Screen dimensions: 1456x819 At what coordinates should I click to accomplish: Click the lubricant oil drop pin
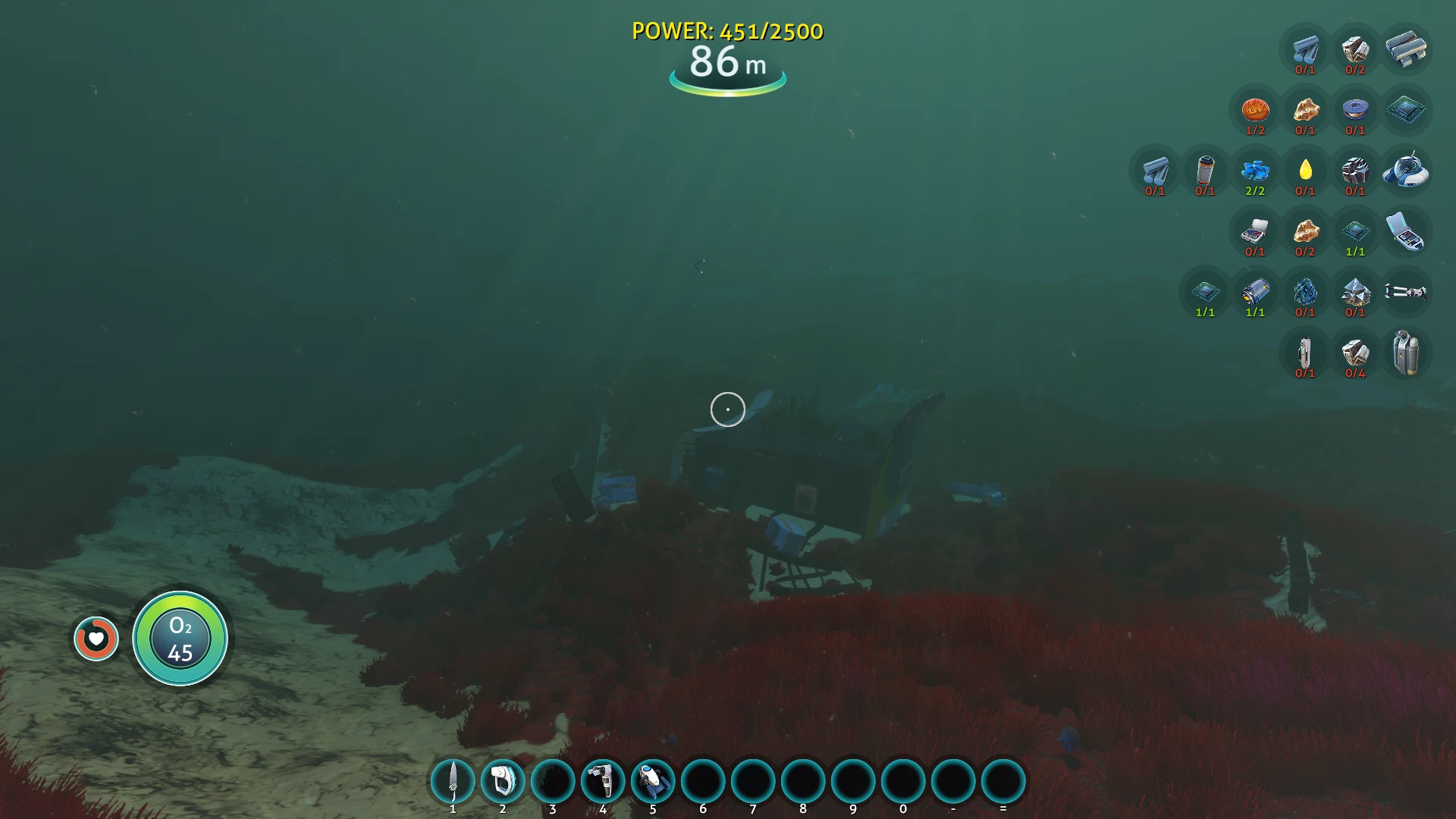[x=1307, y=171]
